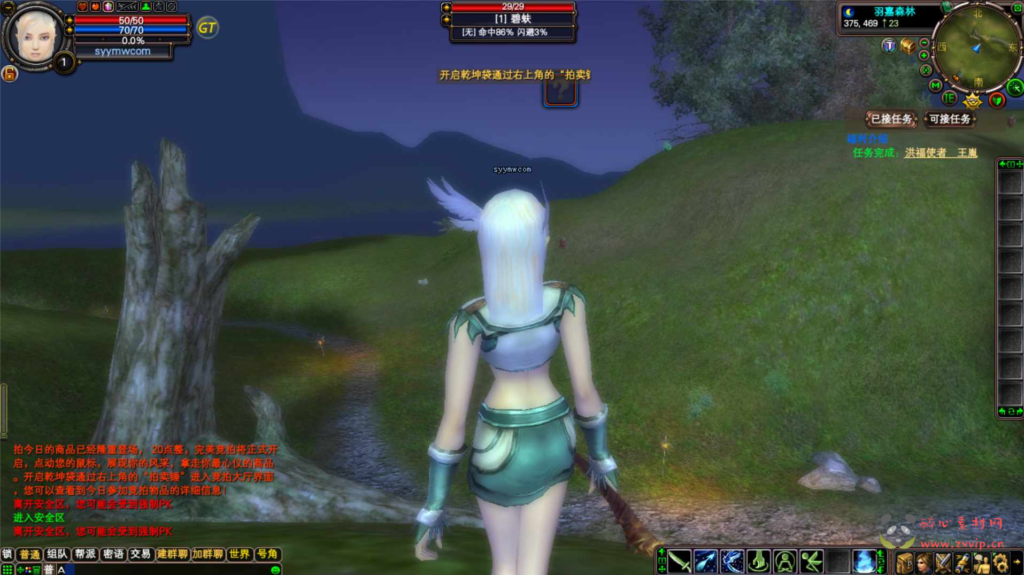Click the question mark item box

pos(559,92)
